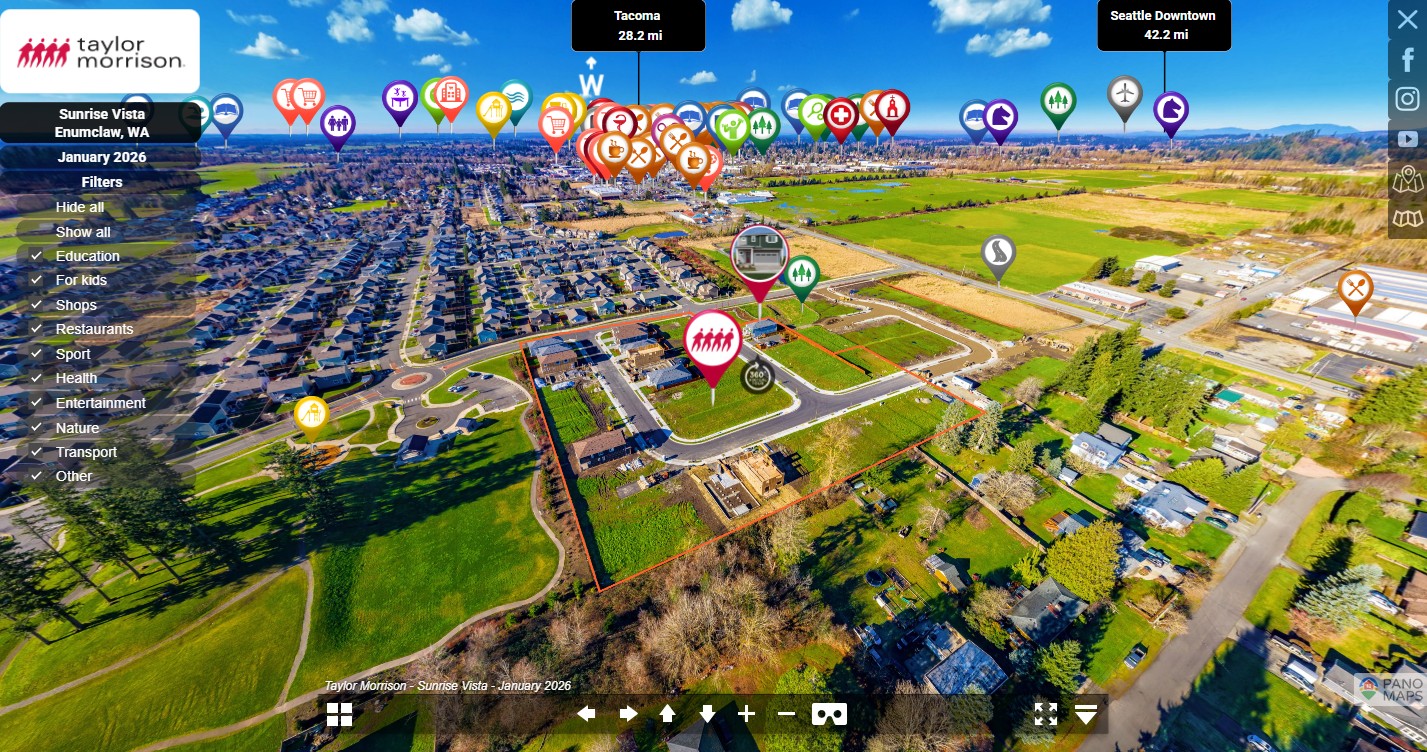The image size is (1427, 752).
Task: Select the Tacoma 28.2 mi distance label
Action: (638, 26)
